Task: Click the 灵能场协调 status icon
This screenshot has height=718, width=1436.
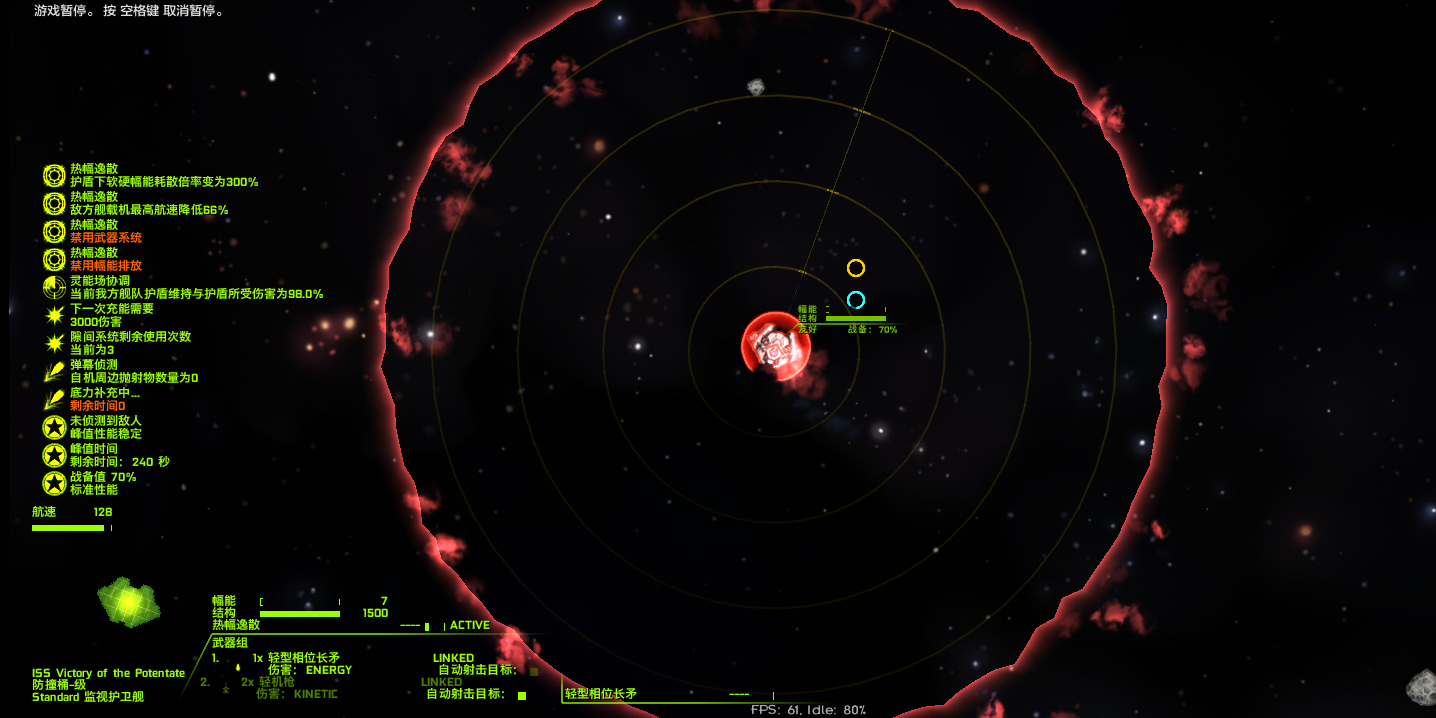Action: pos(54,288)
